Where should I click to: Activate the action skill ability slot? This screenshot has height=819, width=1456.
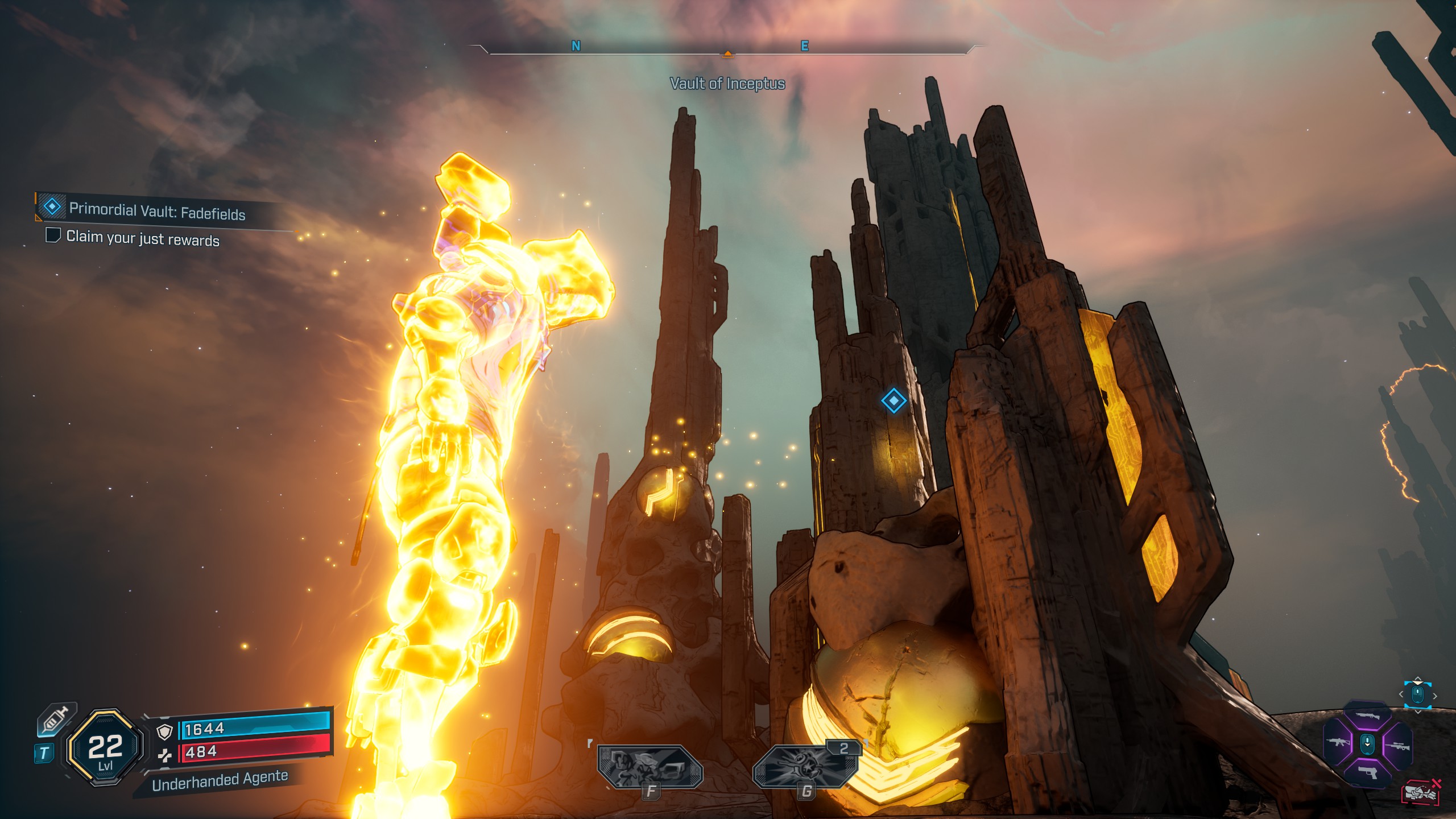click(650, 767)
